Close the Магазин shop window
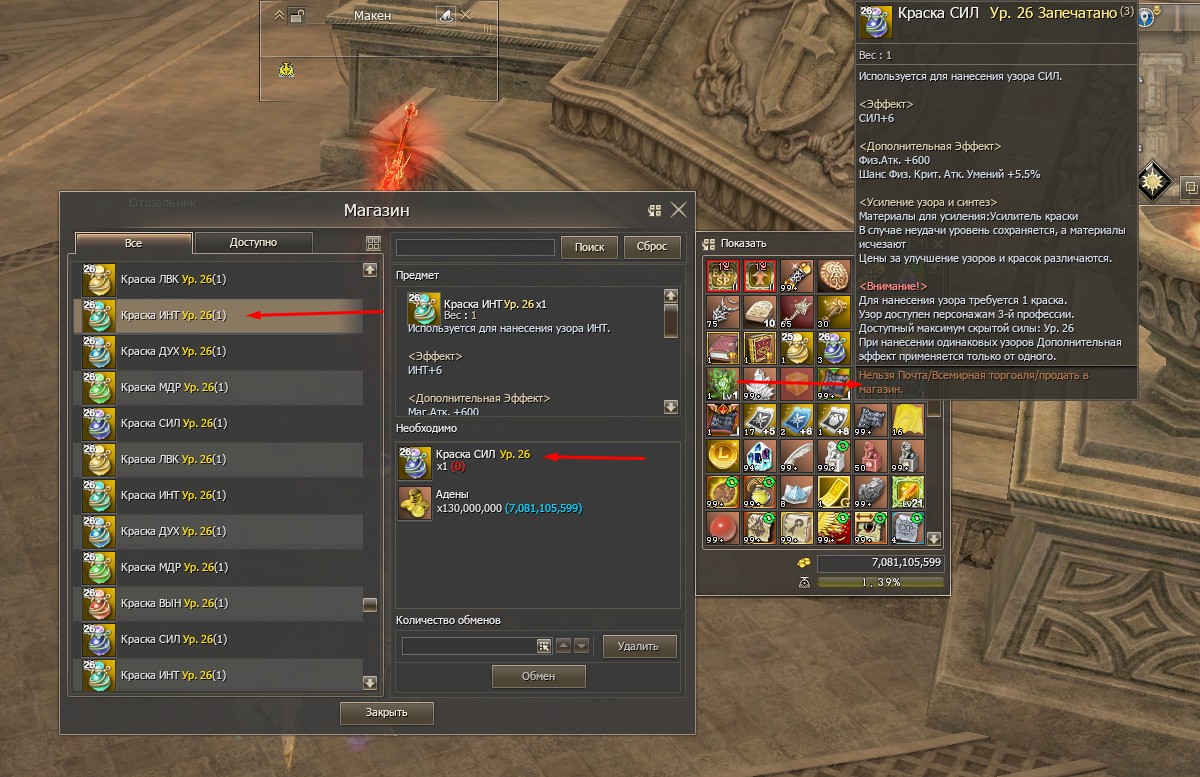Screen dimensions: 1200x777 [678, 210]
